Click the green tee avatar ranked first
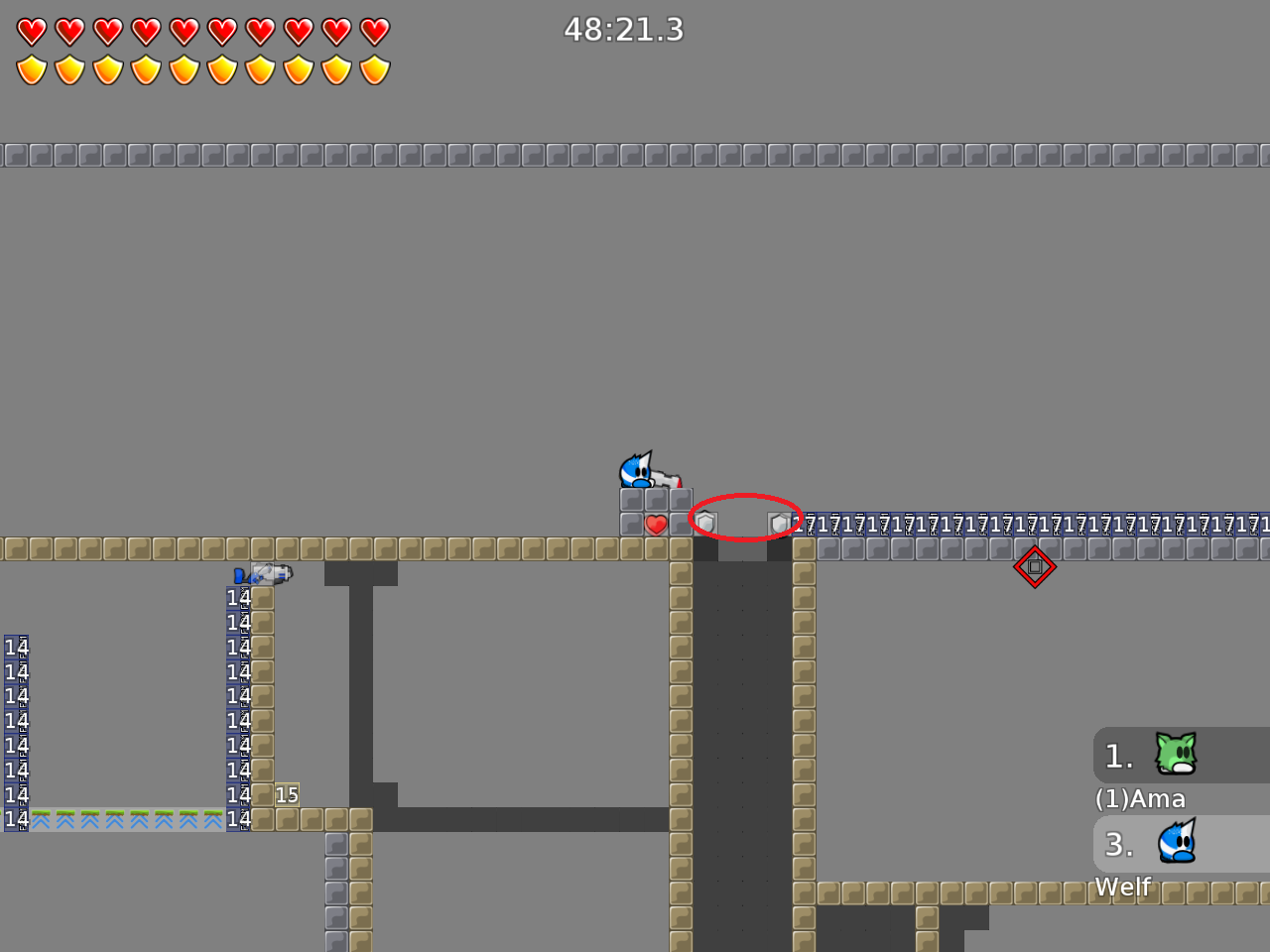Image resolution: width=1270 pixels, height=952 pixels. 1175,754
